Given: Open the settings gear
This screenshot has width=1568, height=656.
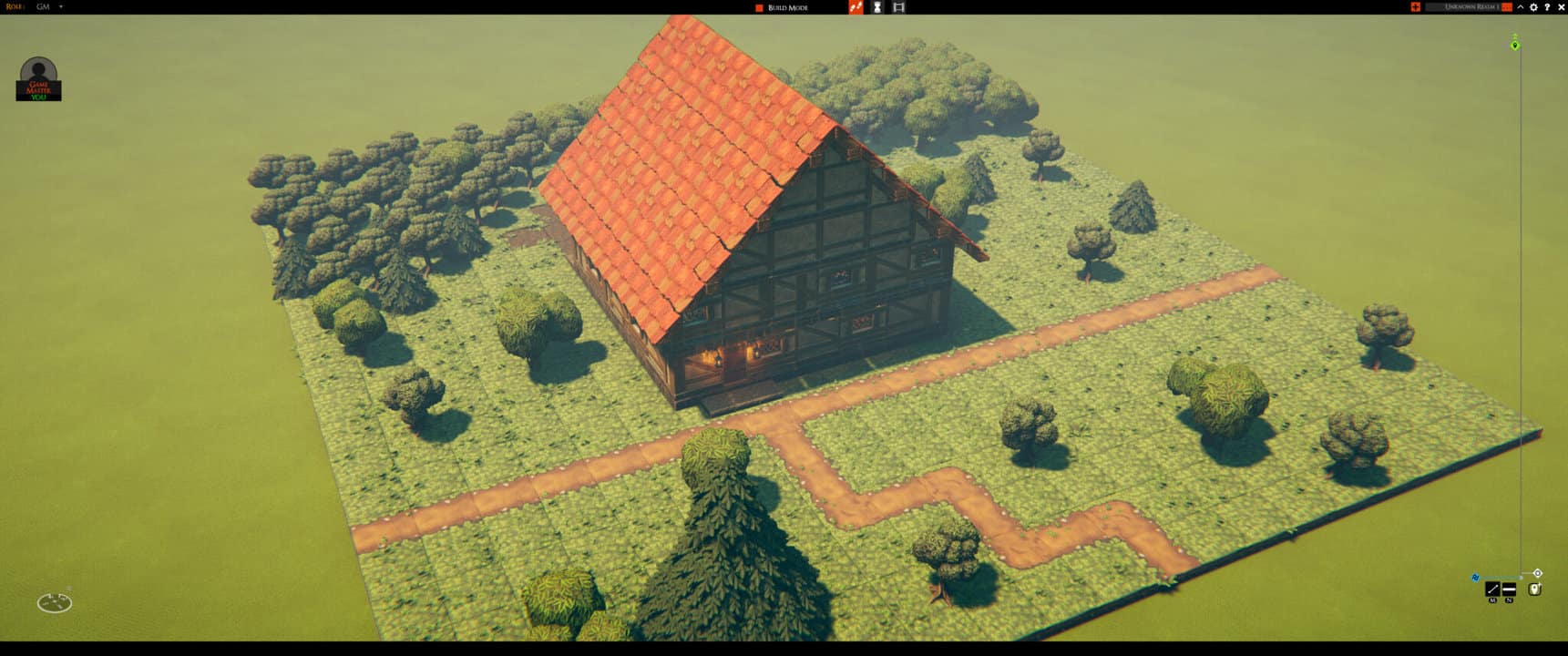Looking at the screenshot, I should (x=1534, y=6).
